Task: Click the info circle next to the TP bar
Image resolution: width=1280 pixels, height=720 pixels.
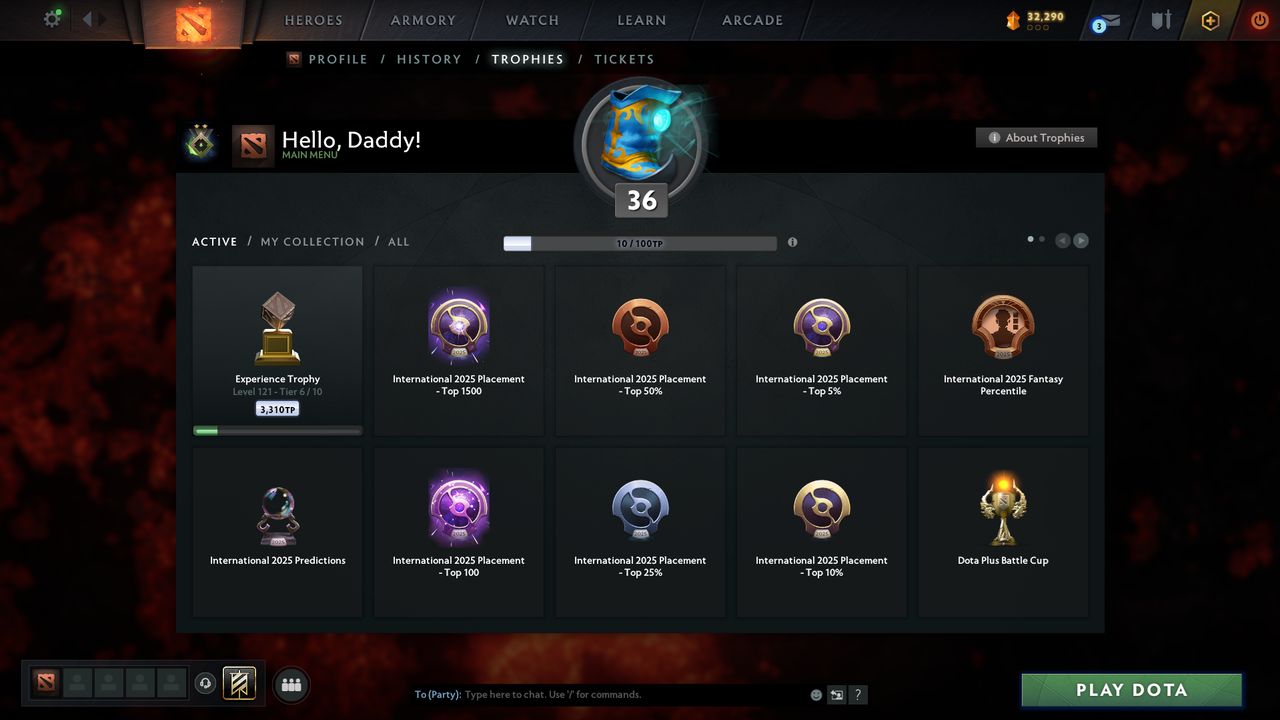Action: pos(792,242)
